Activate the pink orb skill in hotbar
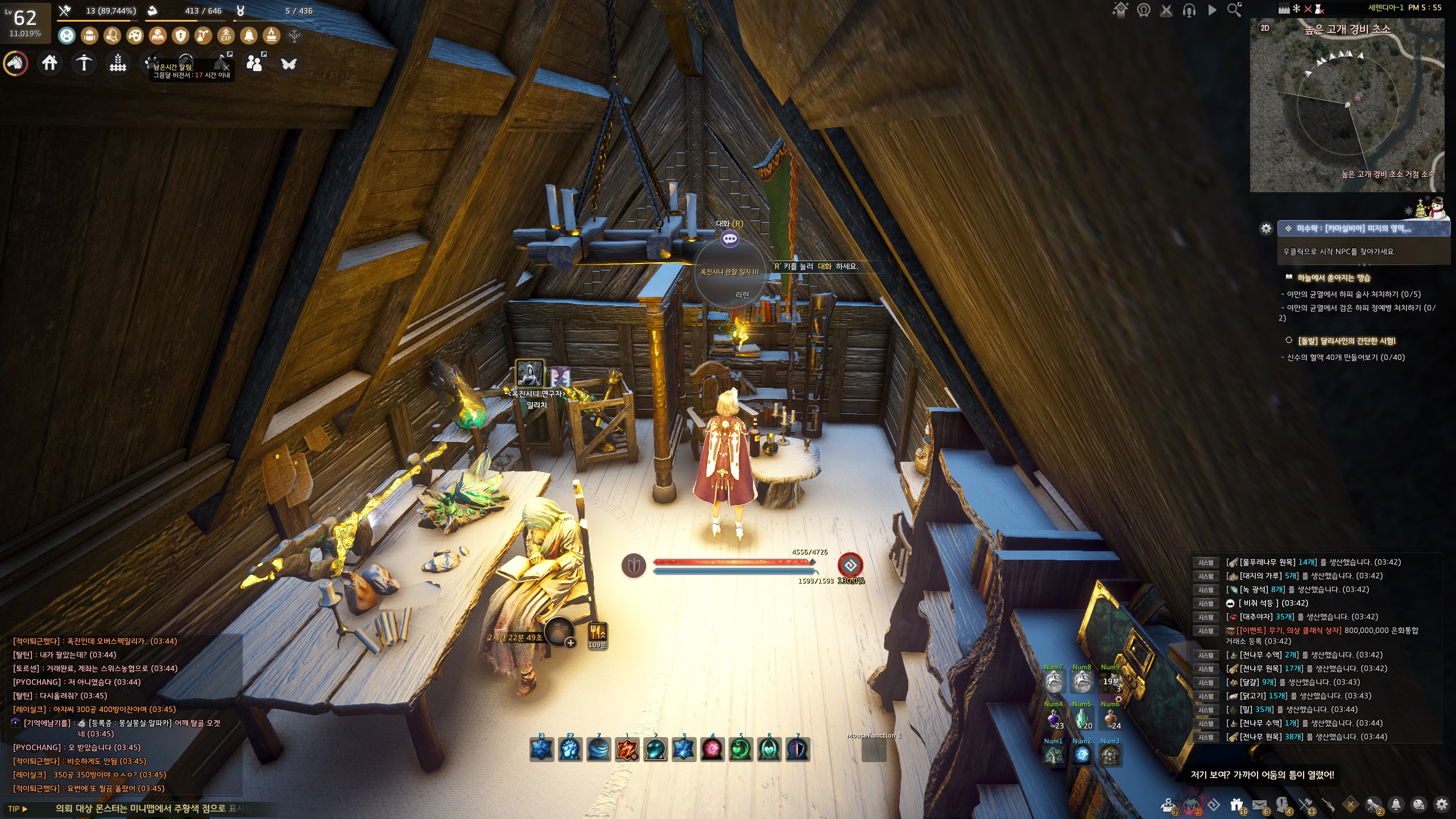The width and height of the screenshot is (1456, 819). click(x=712, y=750)
